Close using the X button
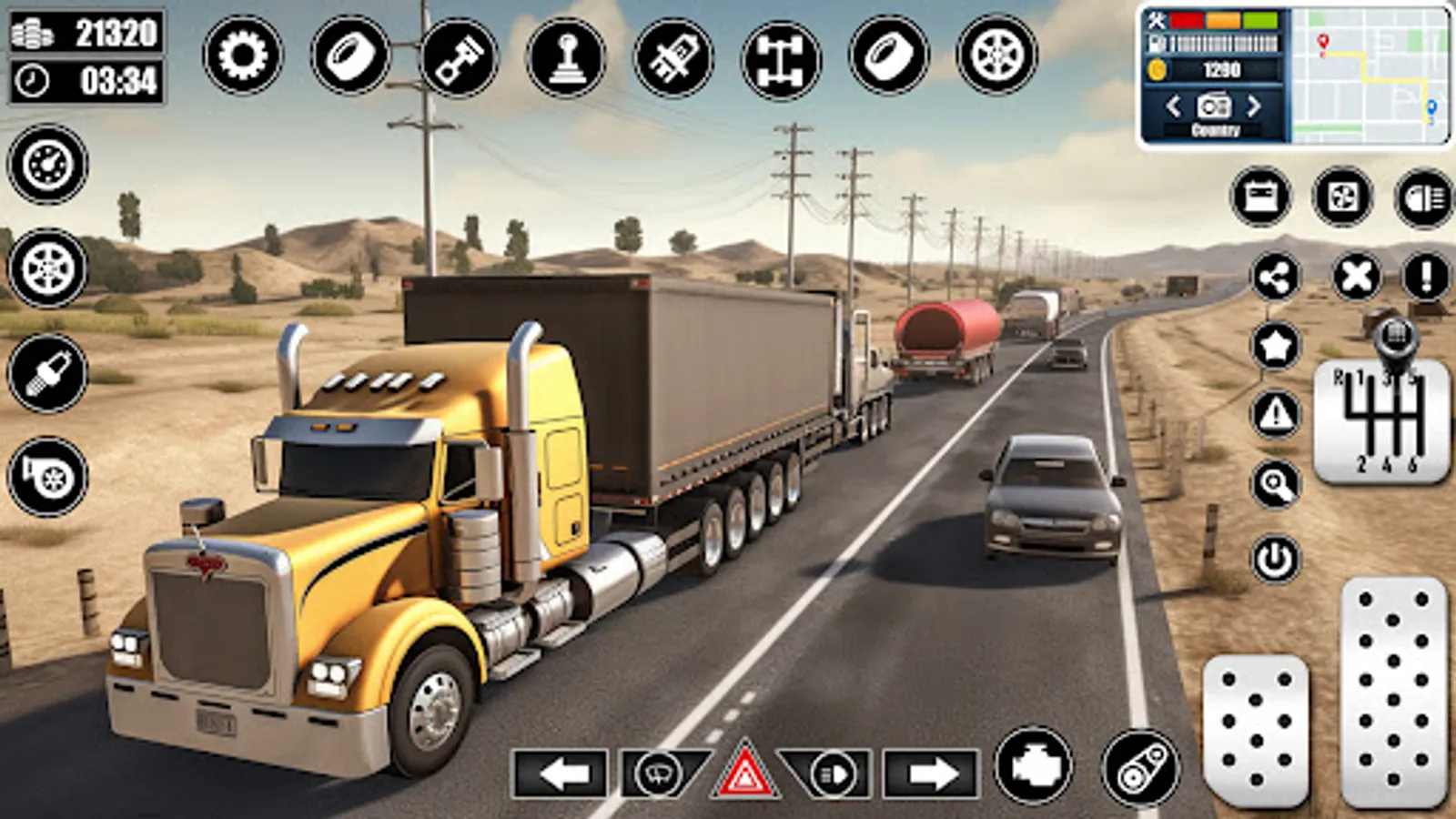This screenshot has height=819, width=1456. click(1356, 277)
